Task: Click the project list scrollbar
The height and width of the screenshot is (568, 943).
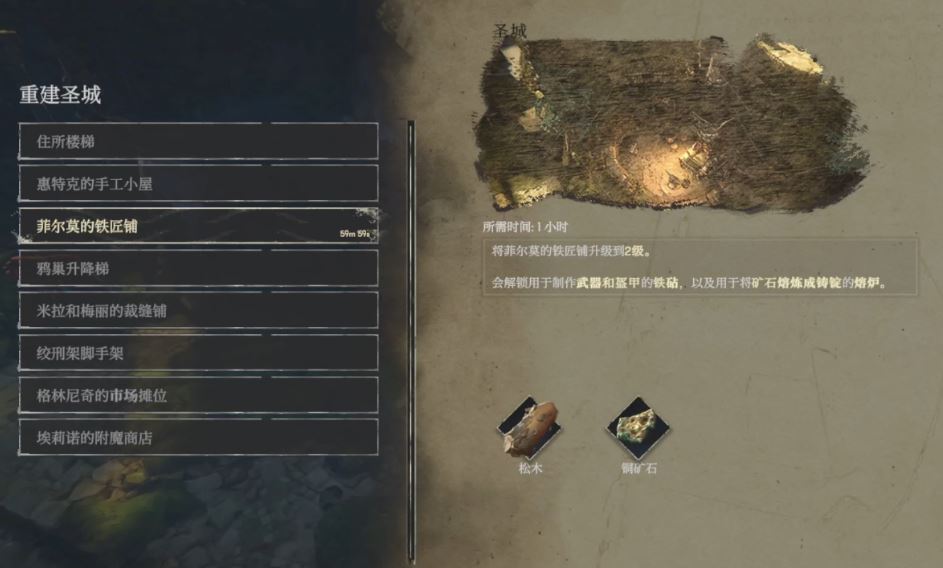Action: [x=410, y=340]
